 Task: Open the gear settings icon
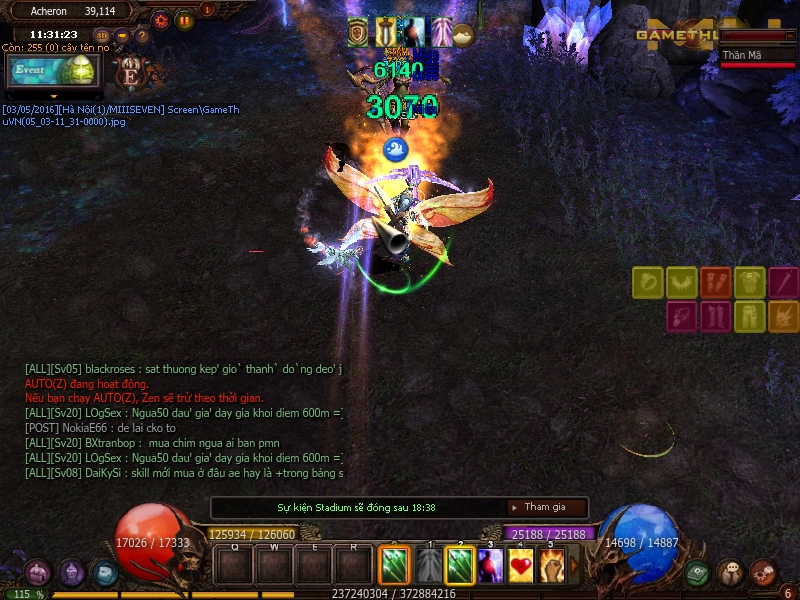point(160,19)
